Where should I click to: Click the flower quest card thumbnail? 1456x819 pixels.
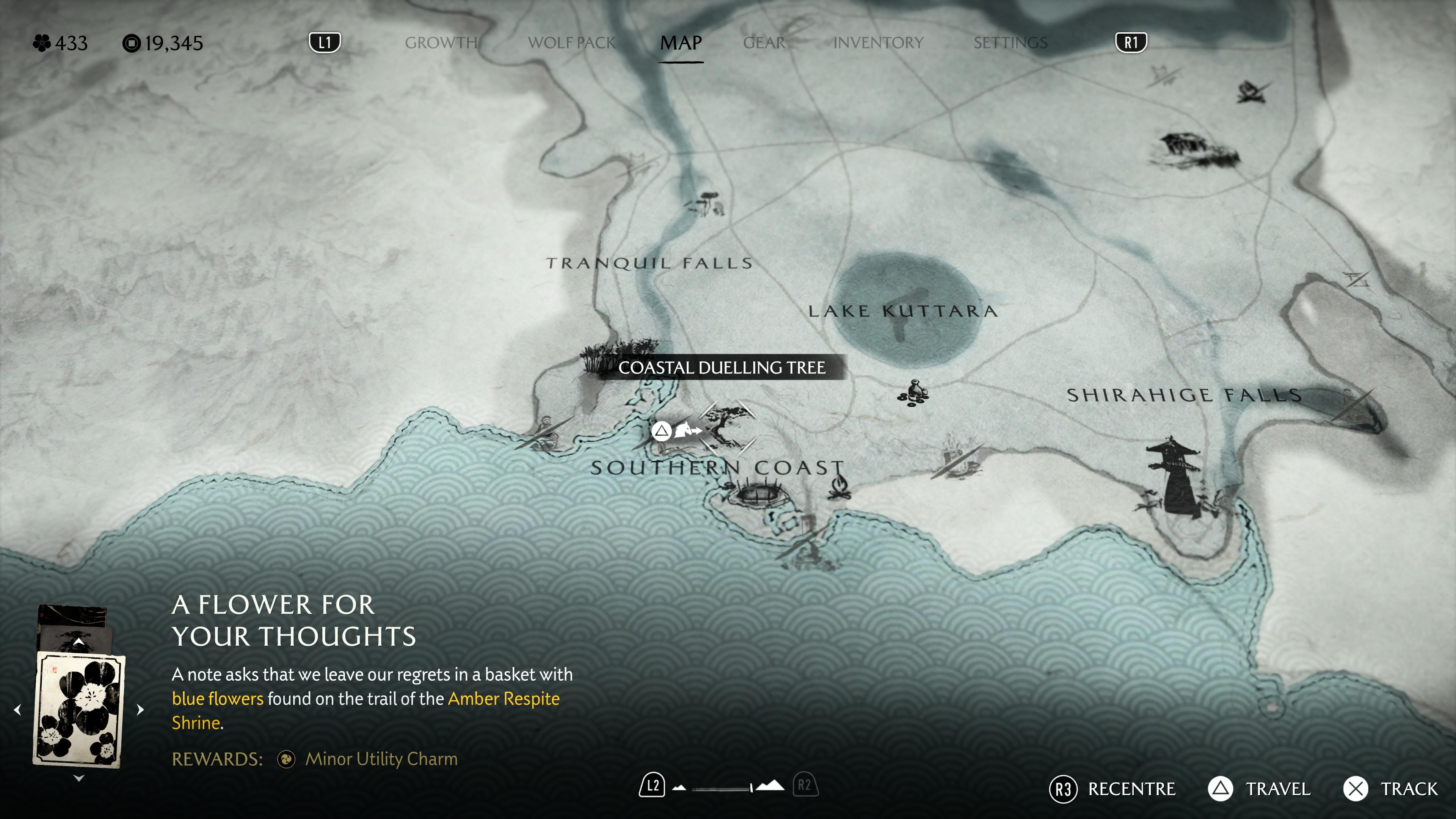79,709
